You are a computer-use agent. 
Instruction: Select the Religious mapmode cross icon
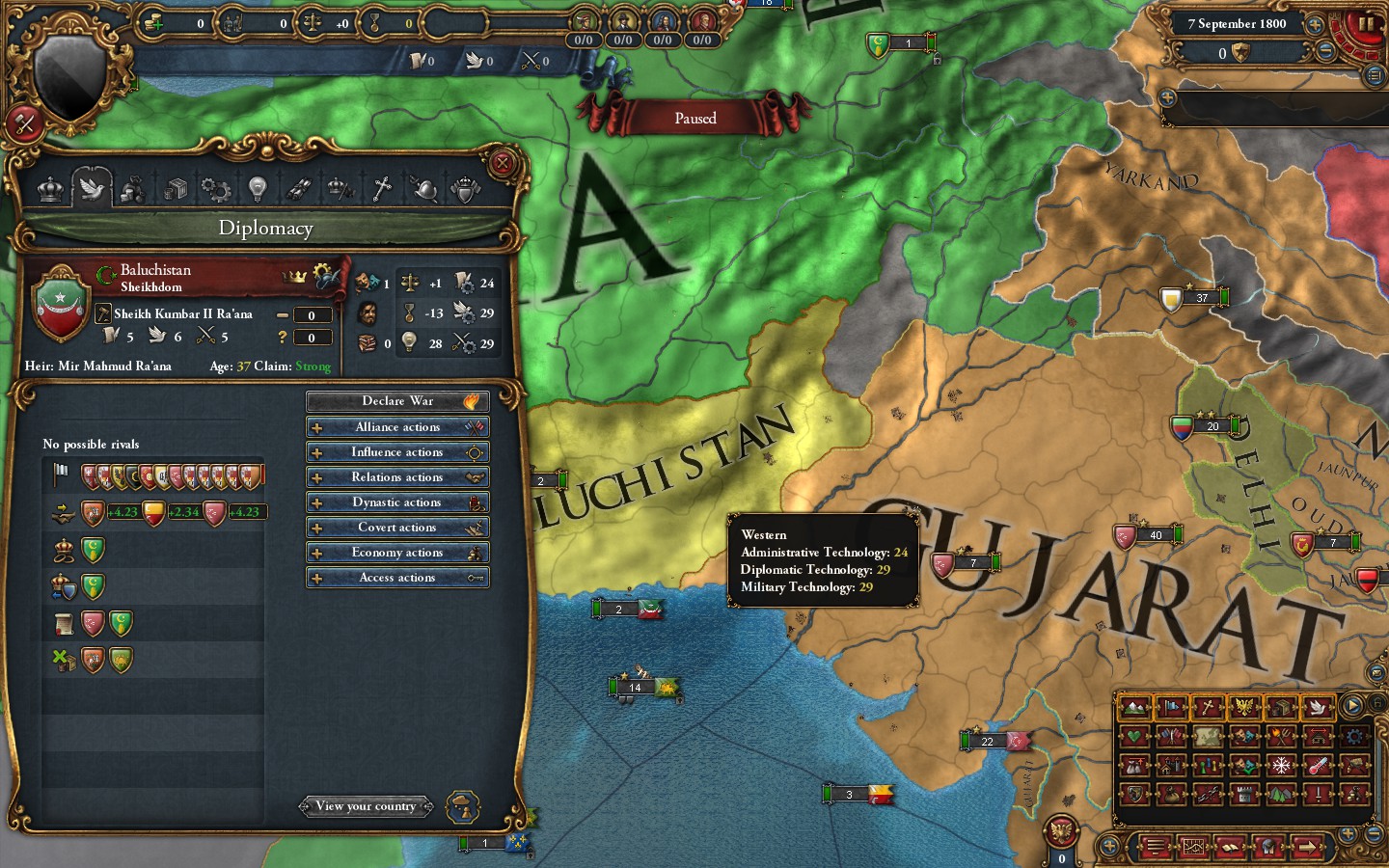coord(1208,707)
